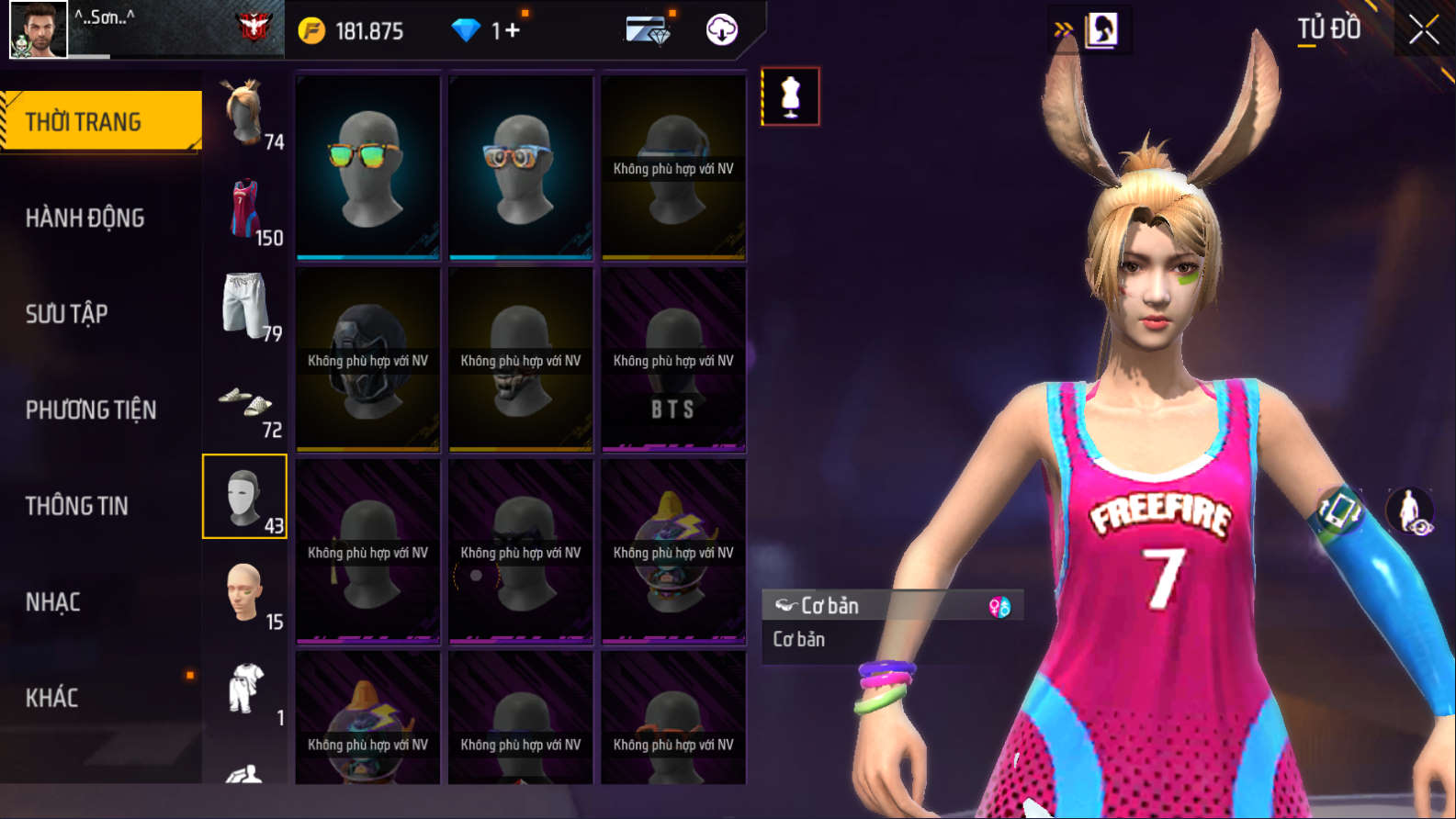The width and height of the screenshot is (1456, 819).
Task: Click the player profile avatar
Action: [x=38, y=29]
